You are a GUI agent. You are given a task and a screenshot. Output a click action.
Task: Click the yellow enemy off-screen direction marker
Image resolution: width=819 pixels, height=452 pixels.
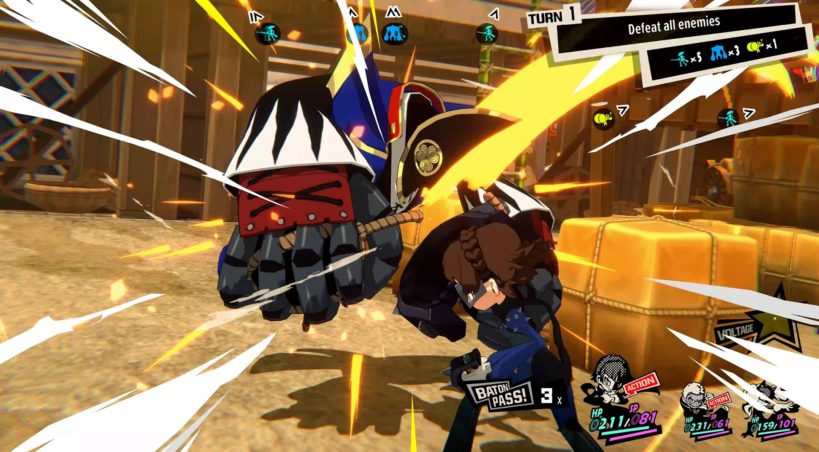[601, 118]
